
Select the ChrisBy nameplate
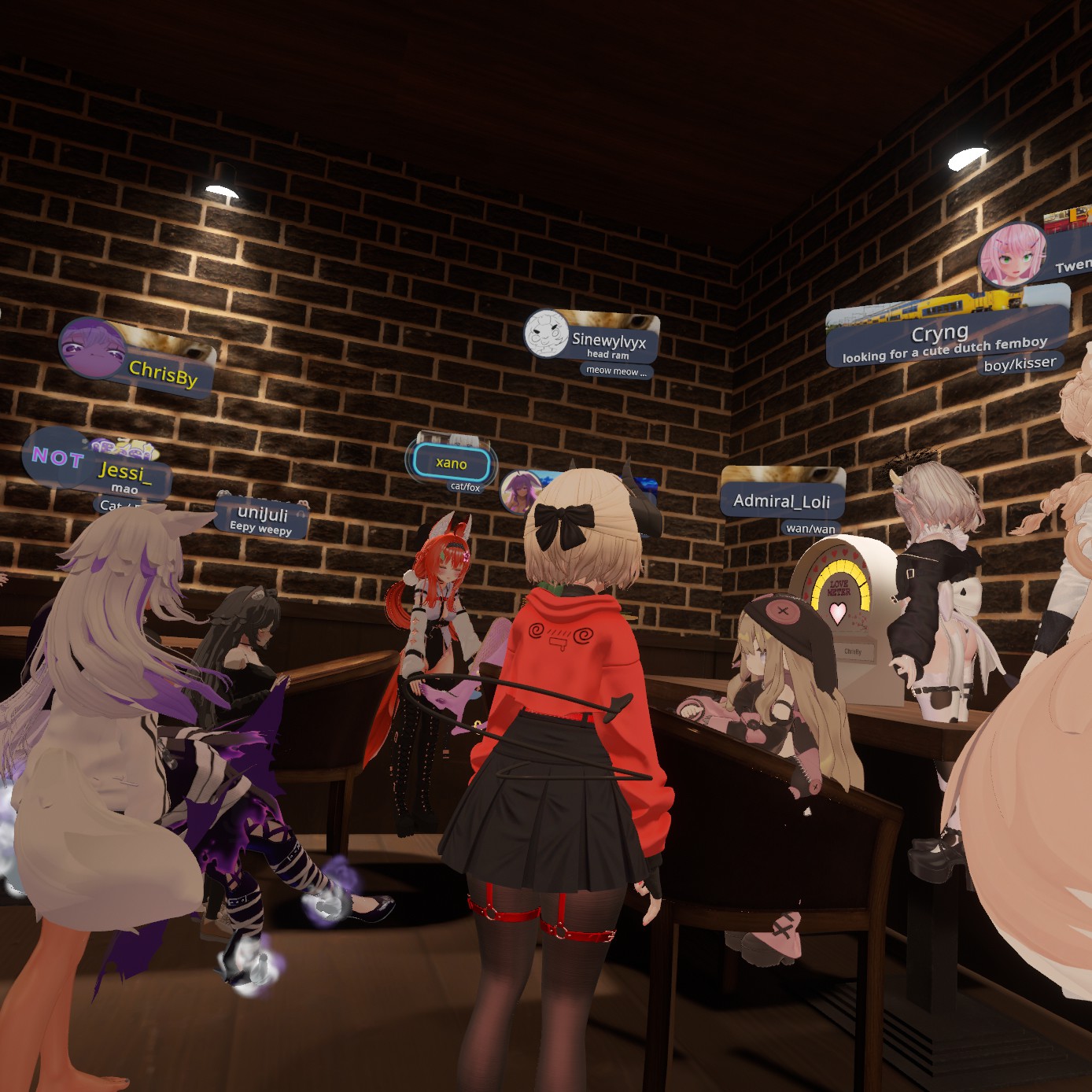164,371
